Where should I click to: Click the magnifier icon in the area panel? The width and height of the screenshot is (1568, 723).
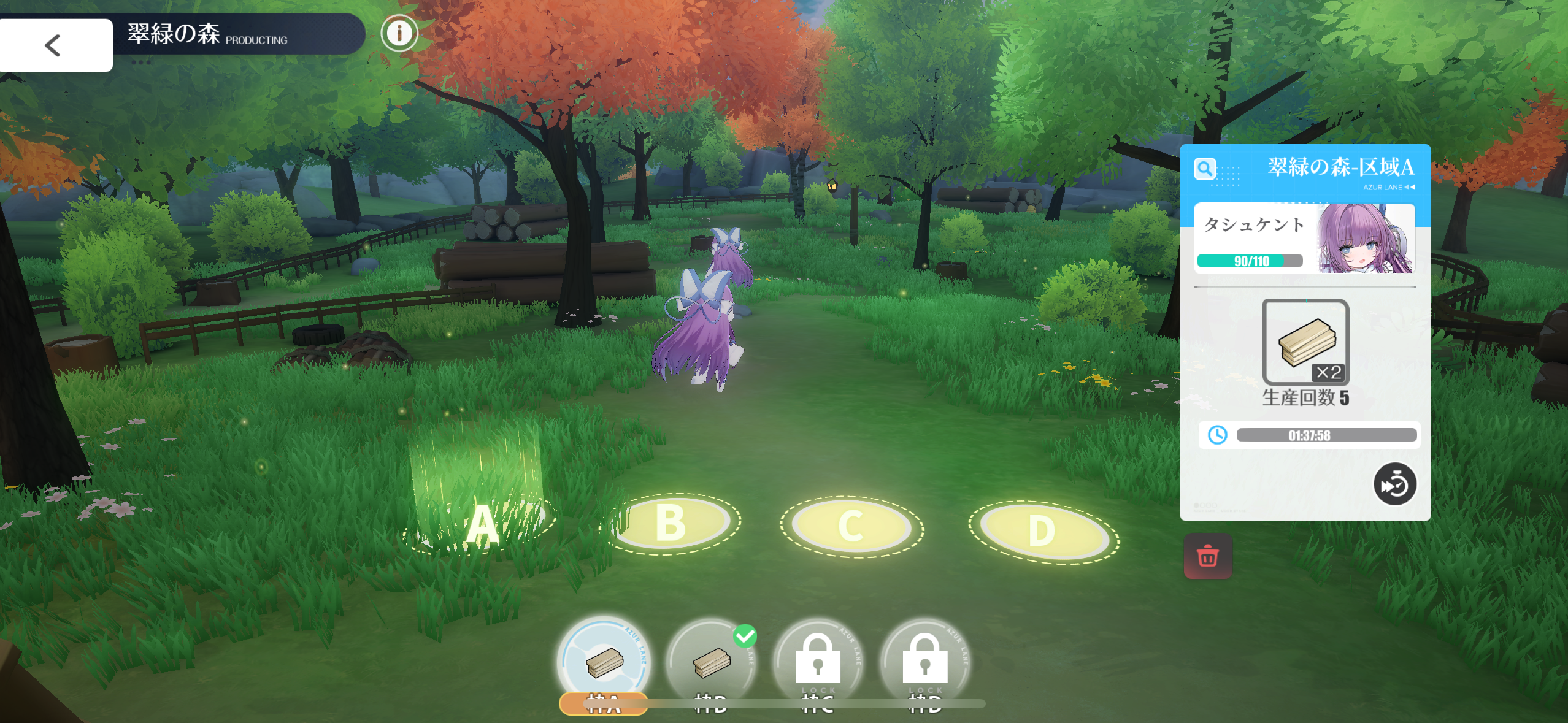tap(1205, 169)
